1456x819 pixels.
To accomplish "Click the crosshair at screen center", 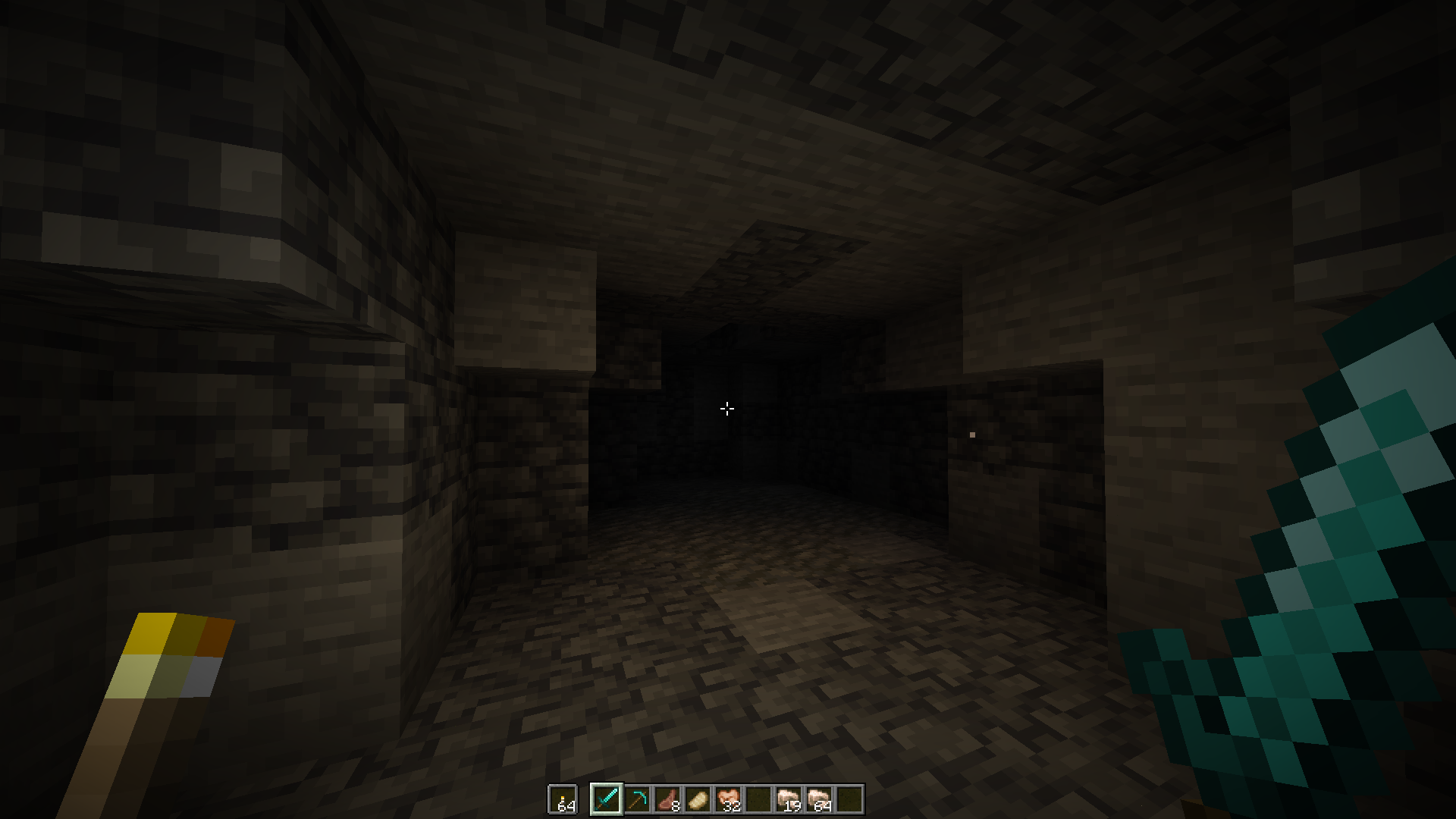I will point(727,409).
